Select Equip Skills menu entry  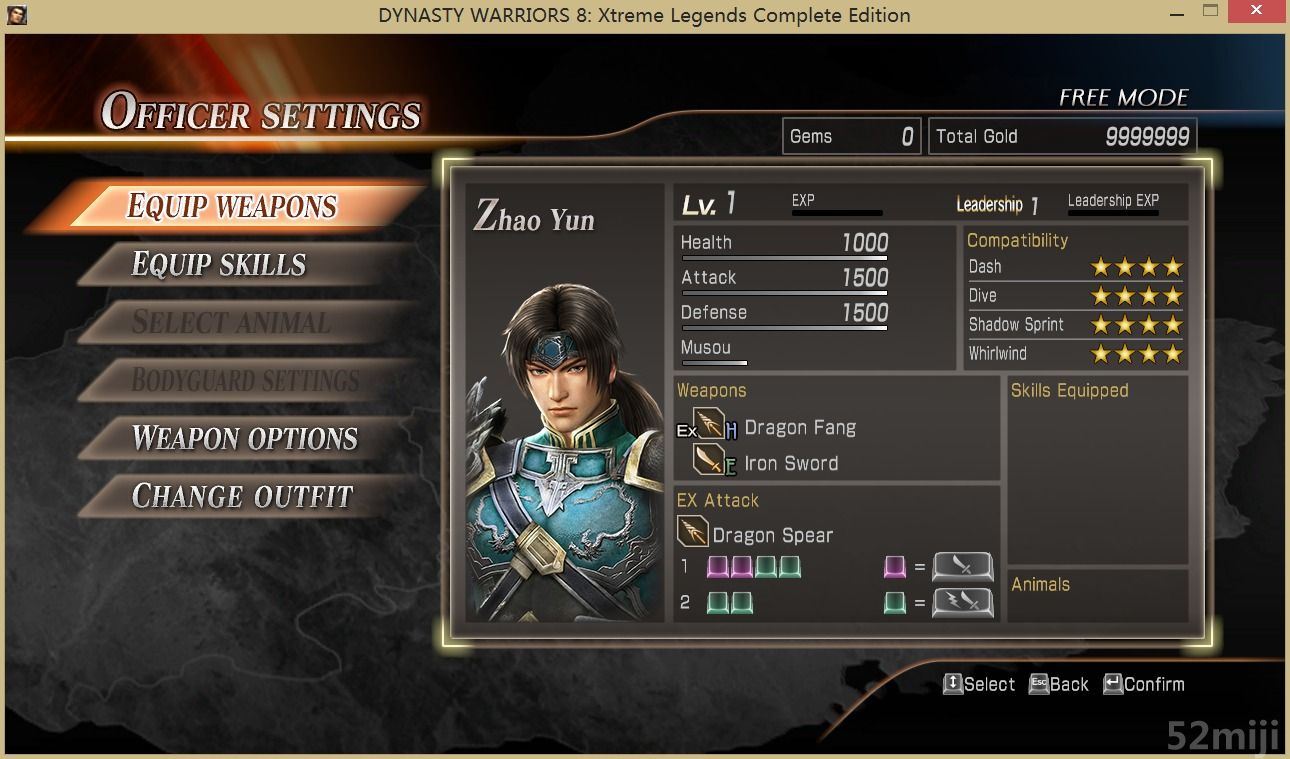point(219,265)
